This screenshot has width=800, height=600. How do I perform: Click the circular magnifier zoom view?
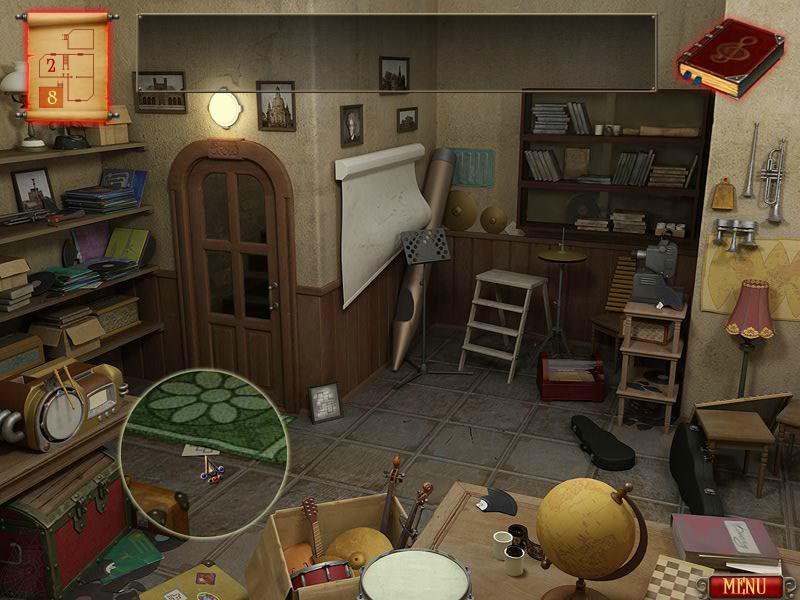[x=198, y=450]
